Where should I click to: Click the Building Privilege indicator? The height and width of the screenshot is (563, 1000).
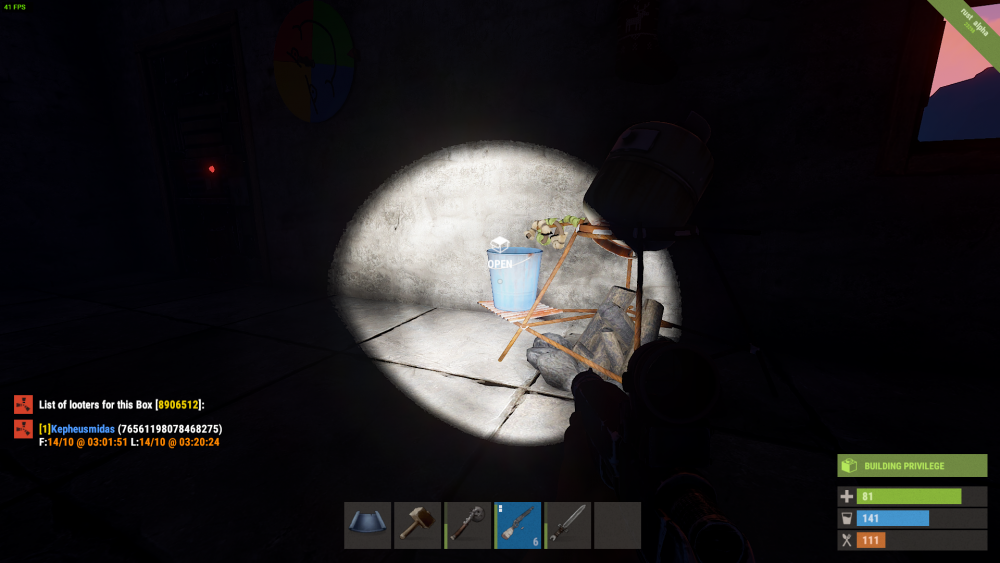[x=905, y=466]
